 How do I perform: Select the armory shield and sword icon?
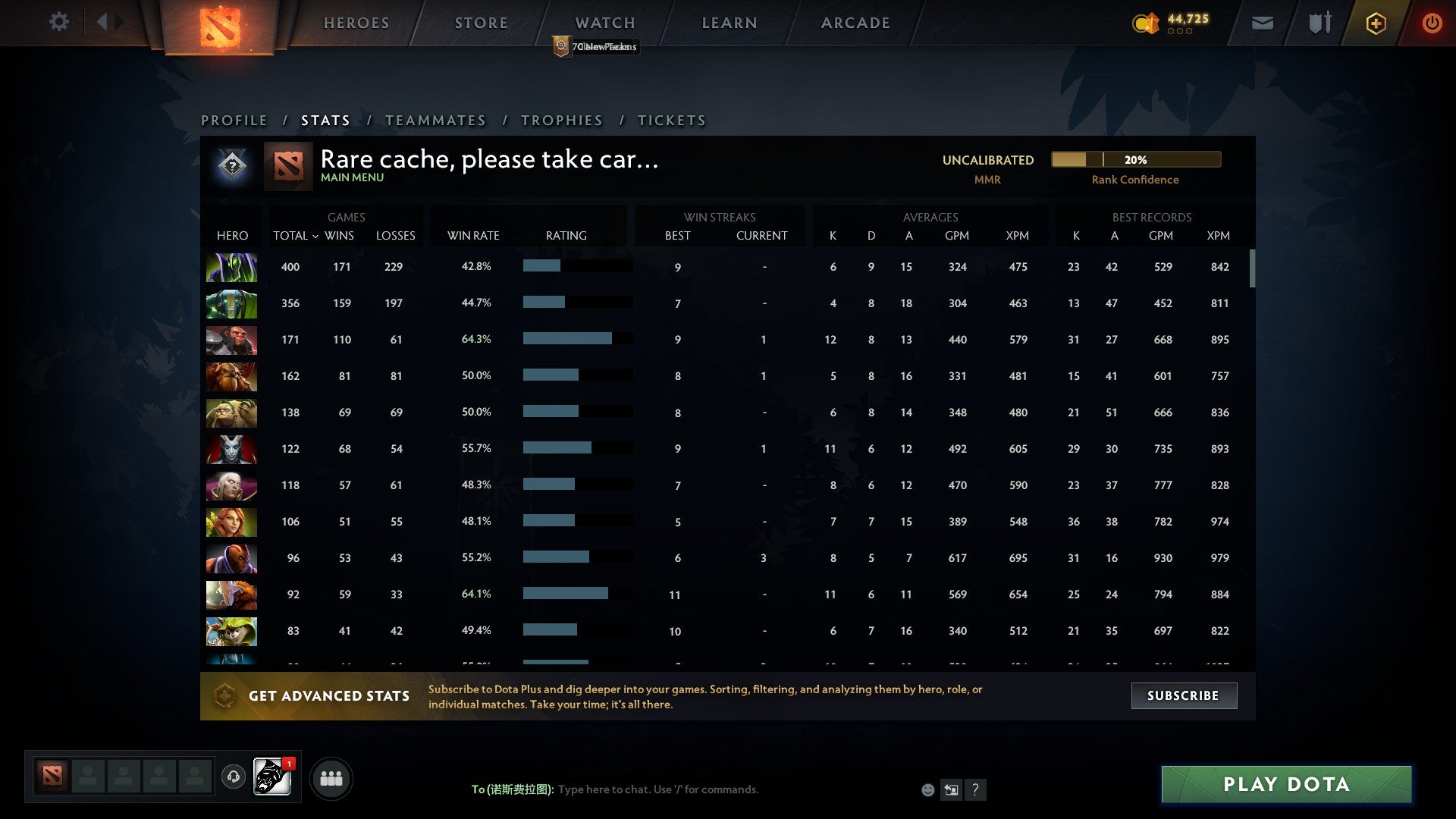click(1319, 23)
